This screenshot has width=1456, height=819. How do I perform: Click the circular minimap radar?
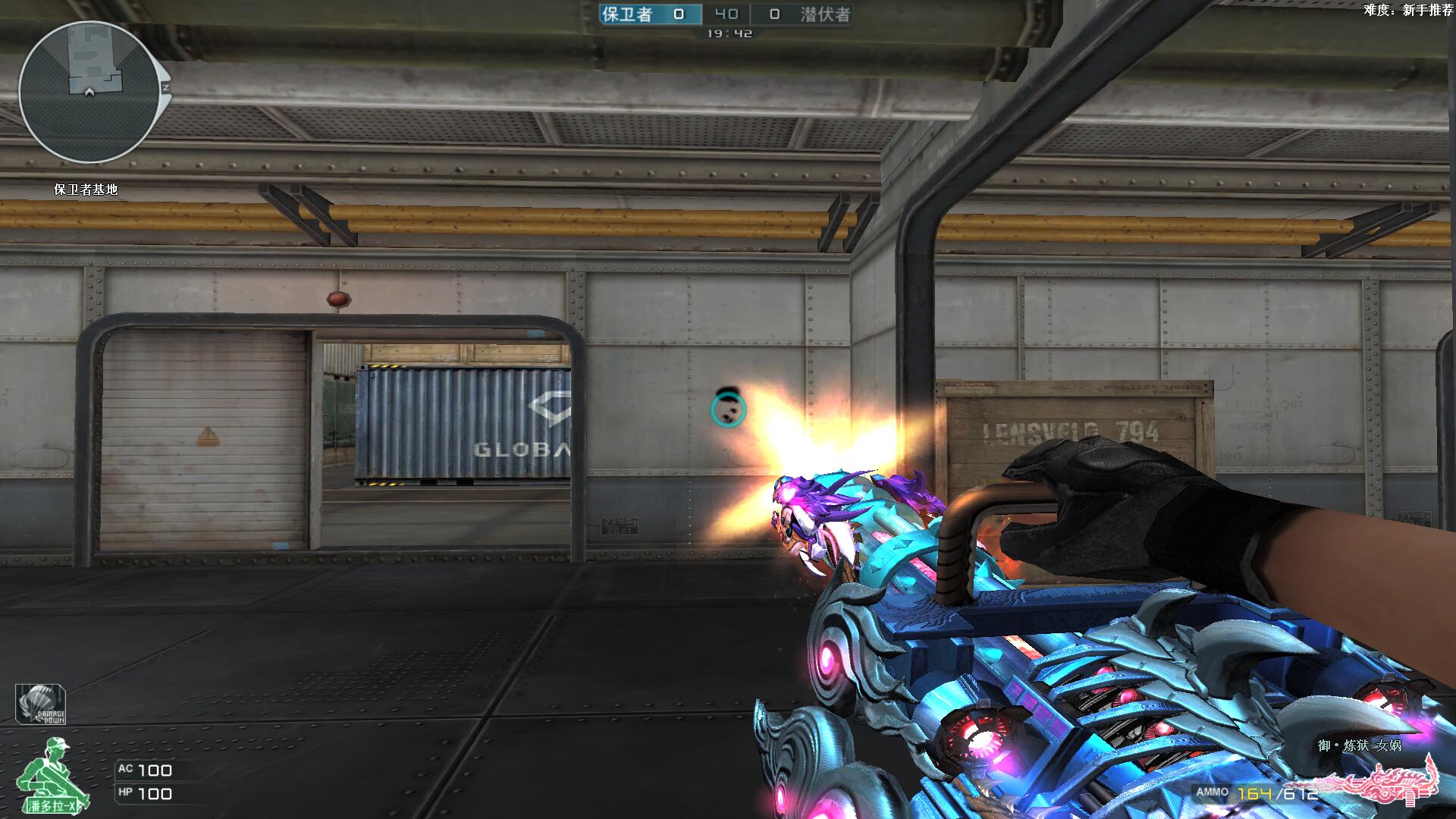89,92
